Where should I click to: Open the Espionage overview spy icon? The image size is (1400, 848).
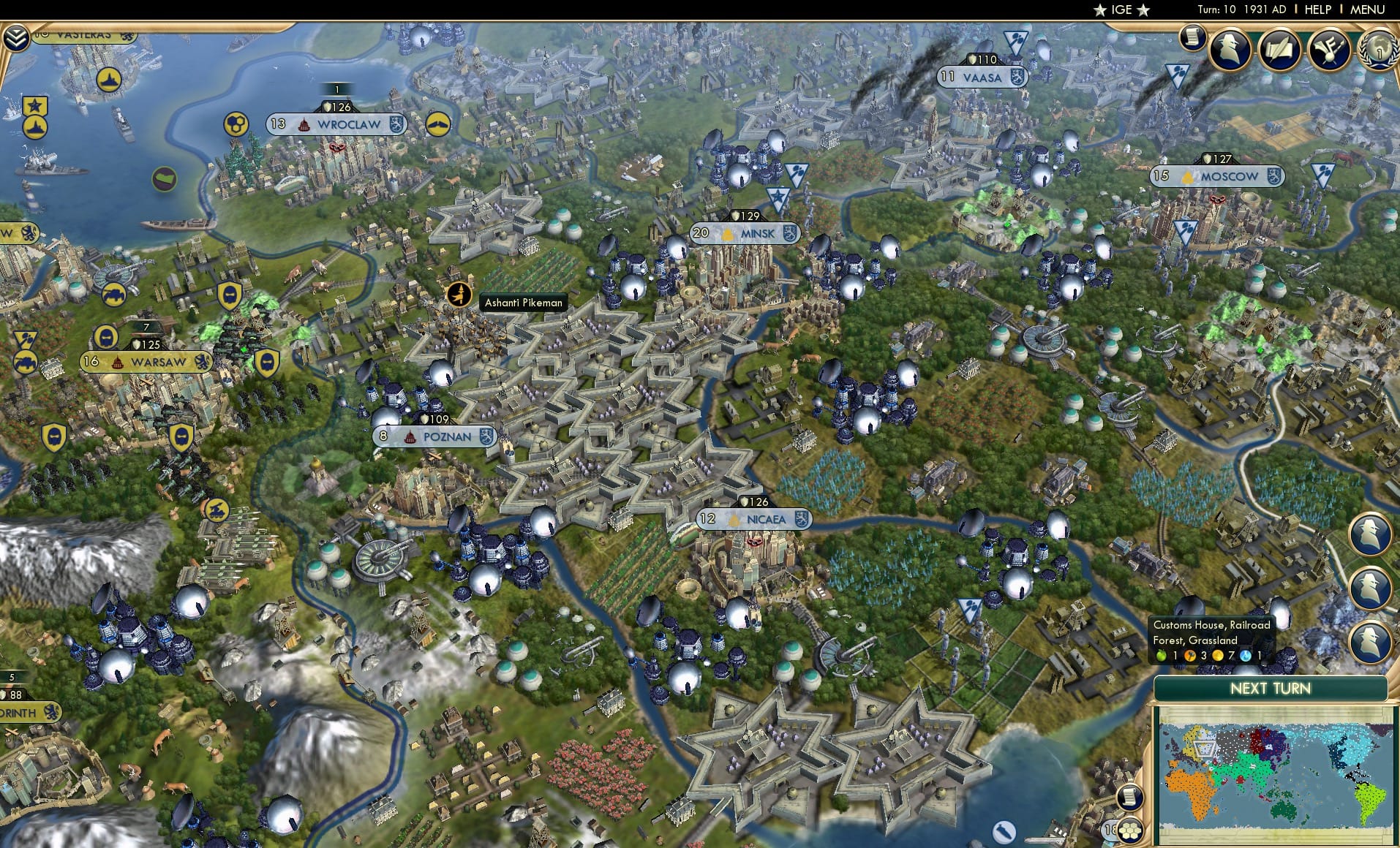[1231, 50]
